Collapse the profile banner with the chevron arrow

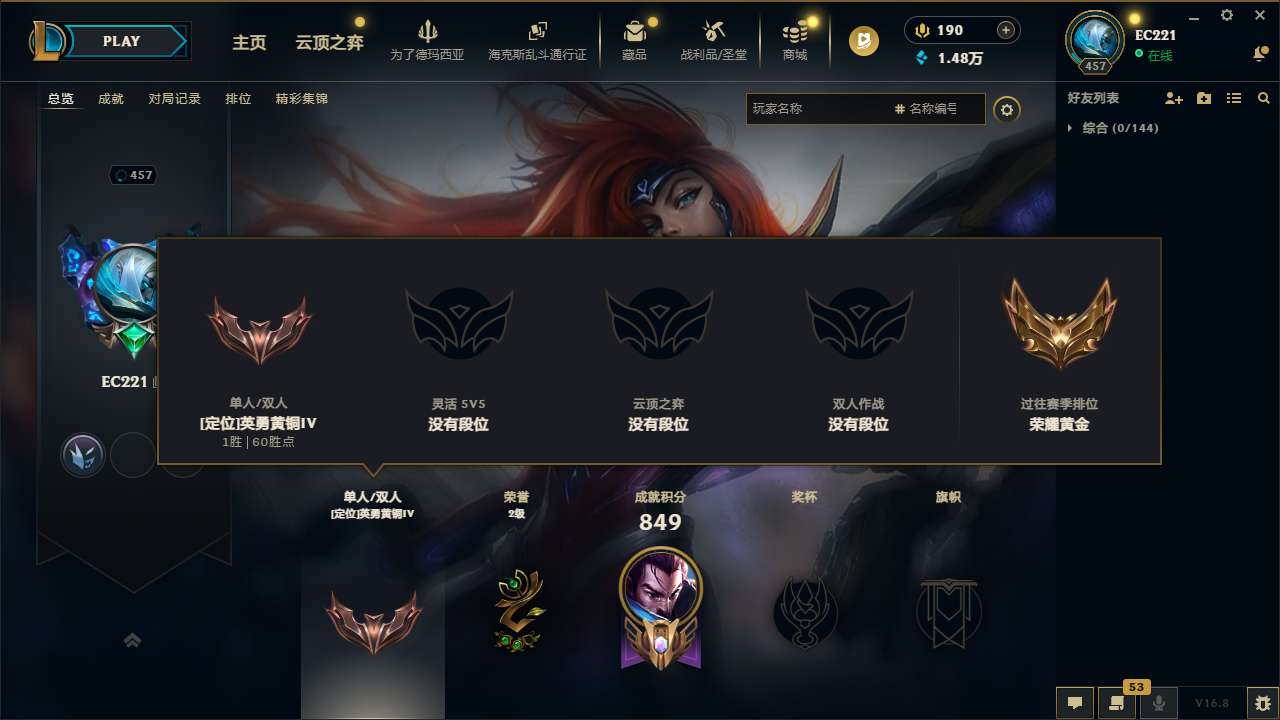pos(133,640)
